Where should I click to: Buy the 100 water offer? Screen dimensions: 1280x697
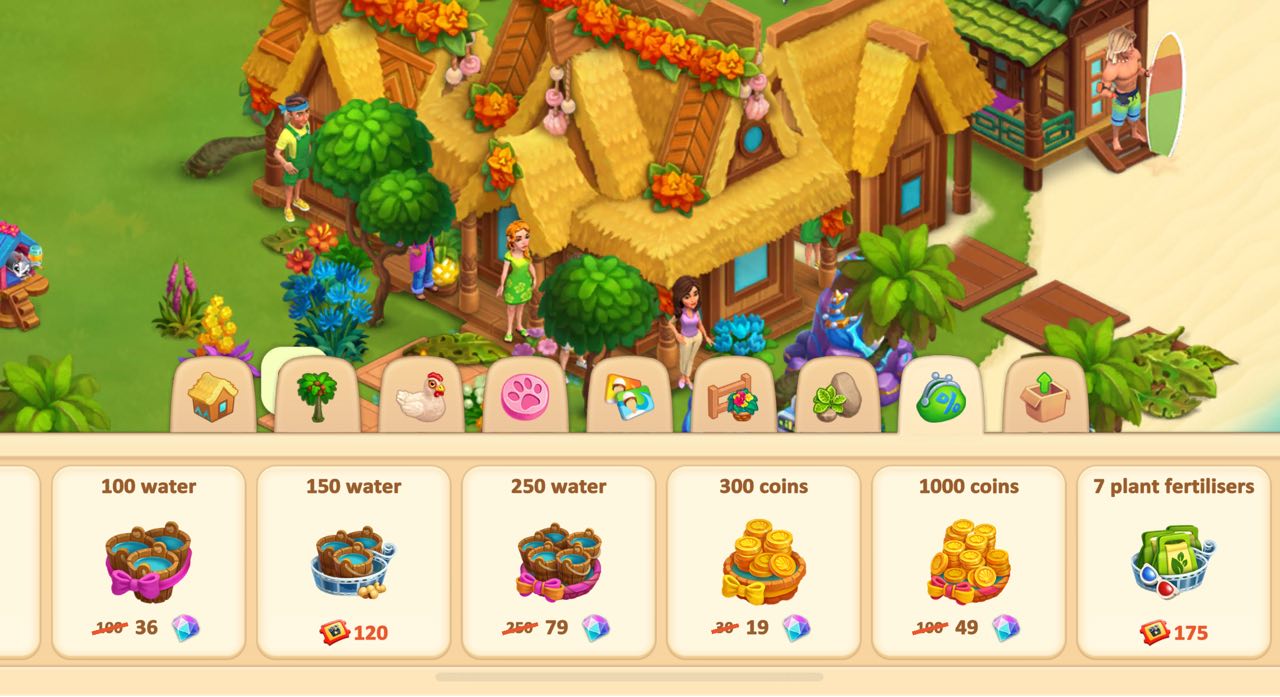pyautogui.click(x=148, y=561)
